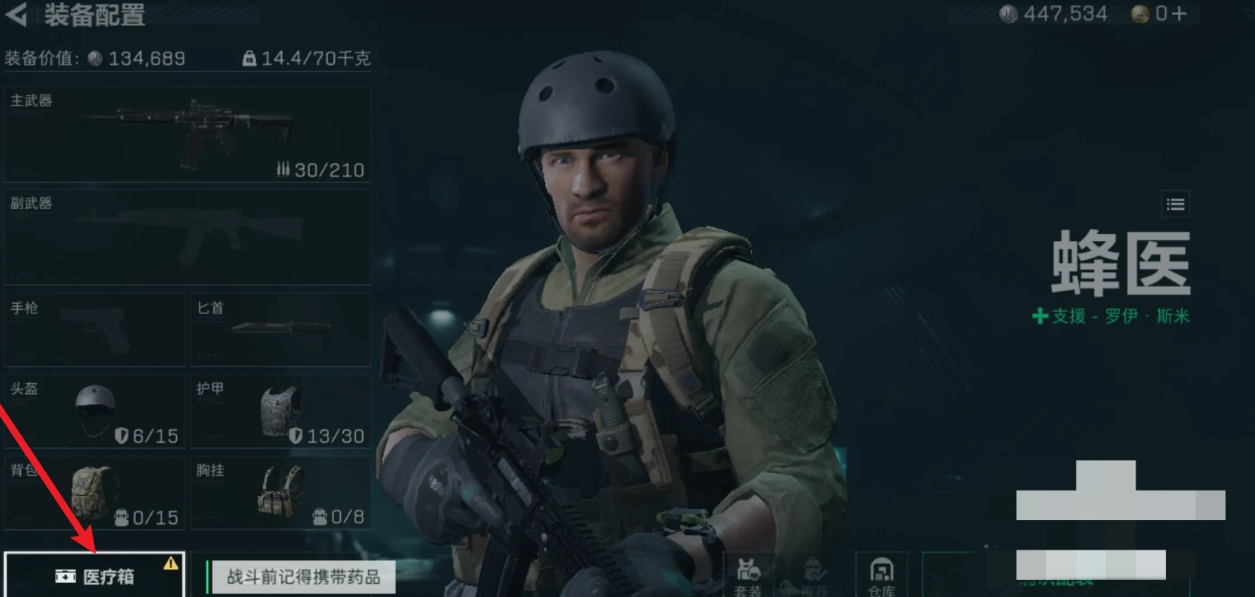
Task: Select the primary weapon rifle slot
Action: (x=187, y=134)
